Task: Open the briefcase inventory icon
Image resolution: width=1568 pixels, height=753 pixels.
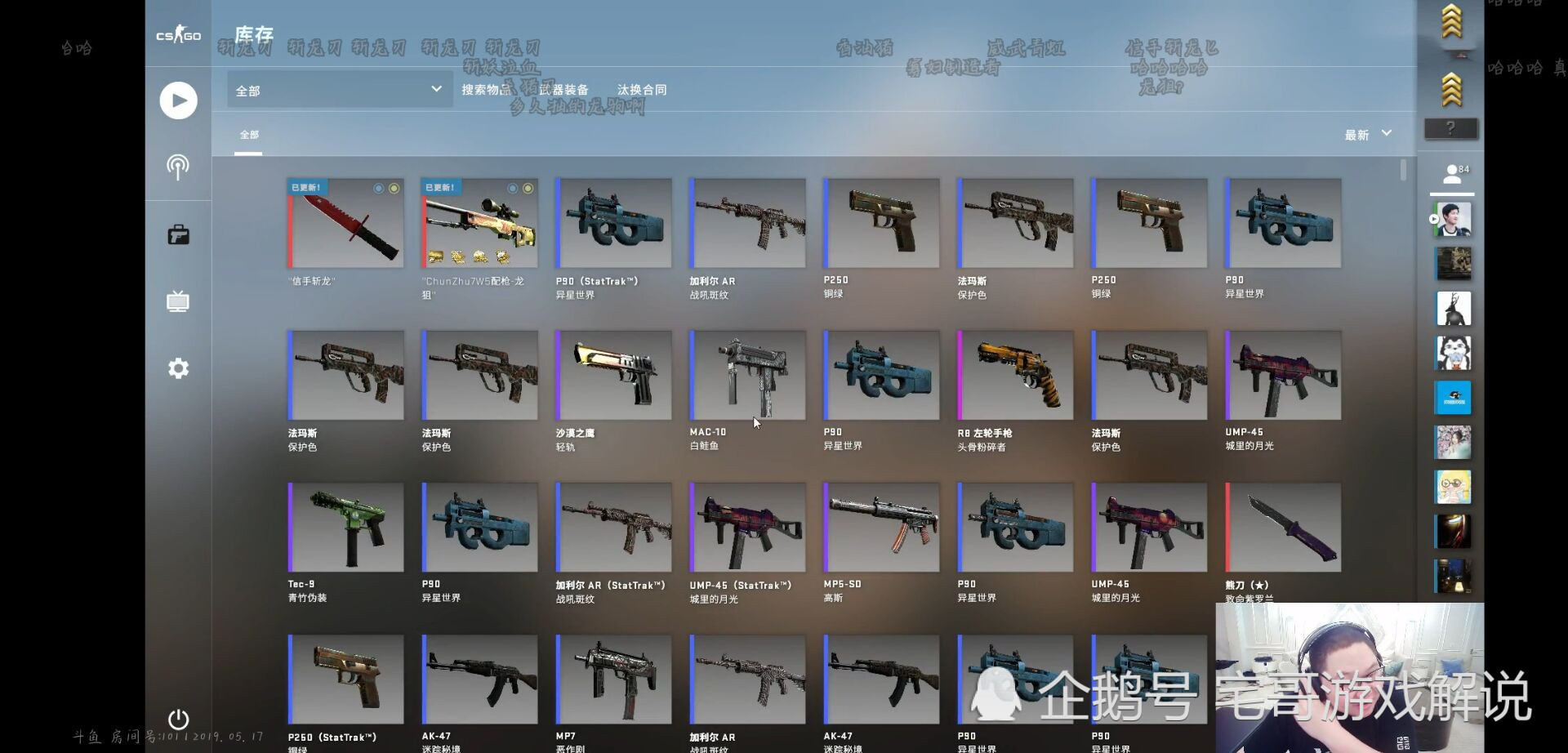Action: pyautogui.click(x=178, y=234)
